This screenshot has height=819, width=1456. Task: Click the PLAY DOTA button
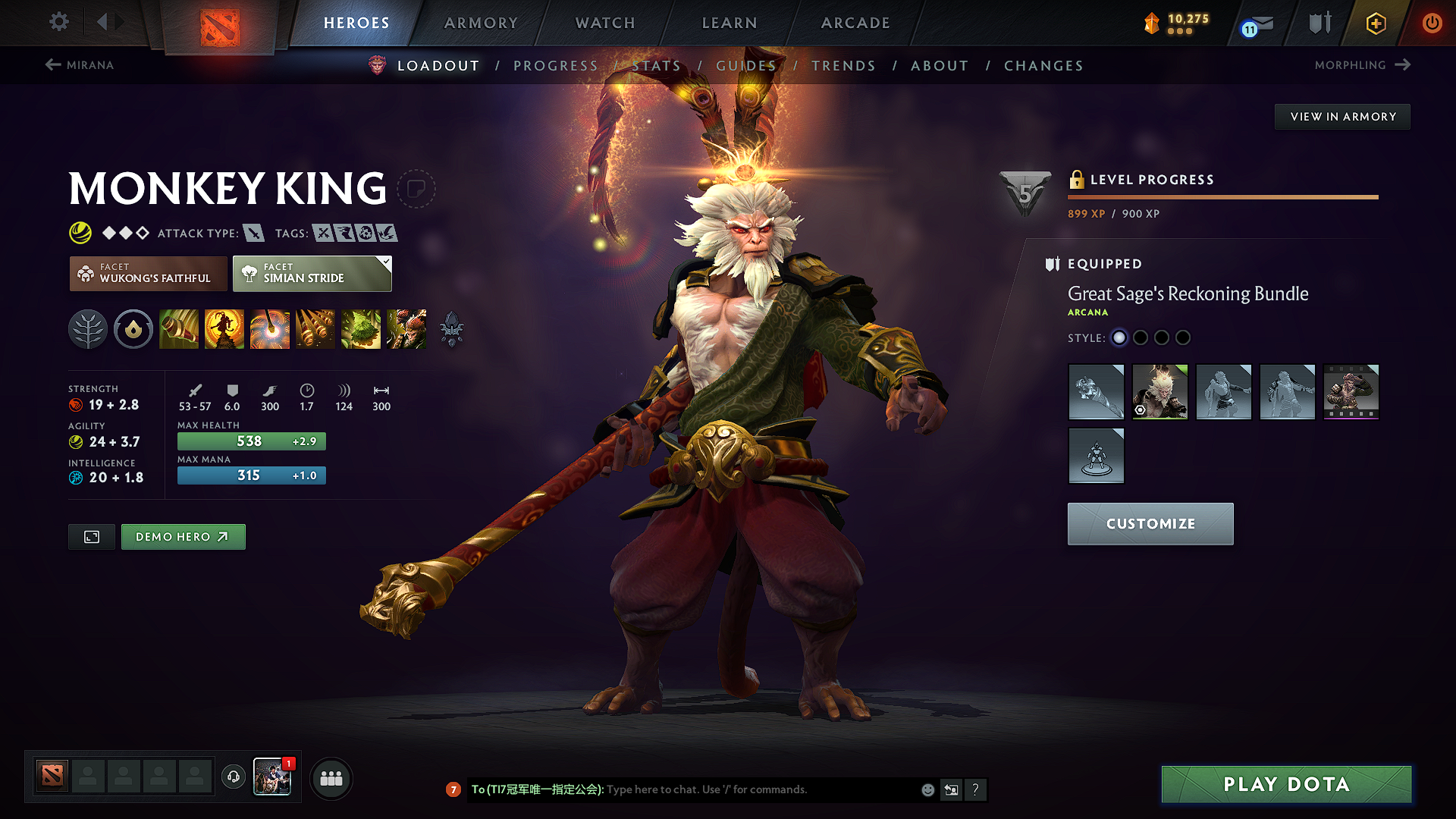[x=1285, y=784]
